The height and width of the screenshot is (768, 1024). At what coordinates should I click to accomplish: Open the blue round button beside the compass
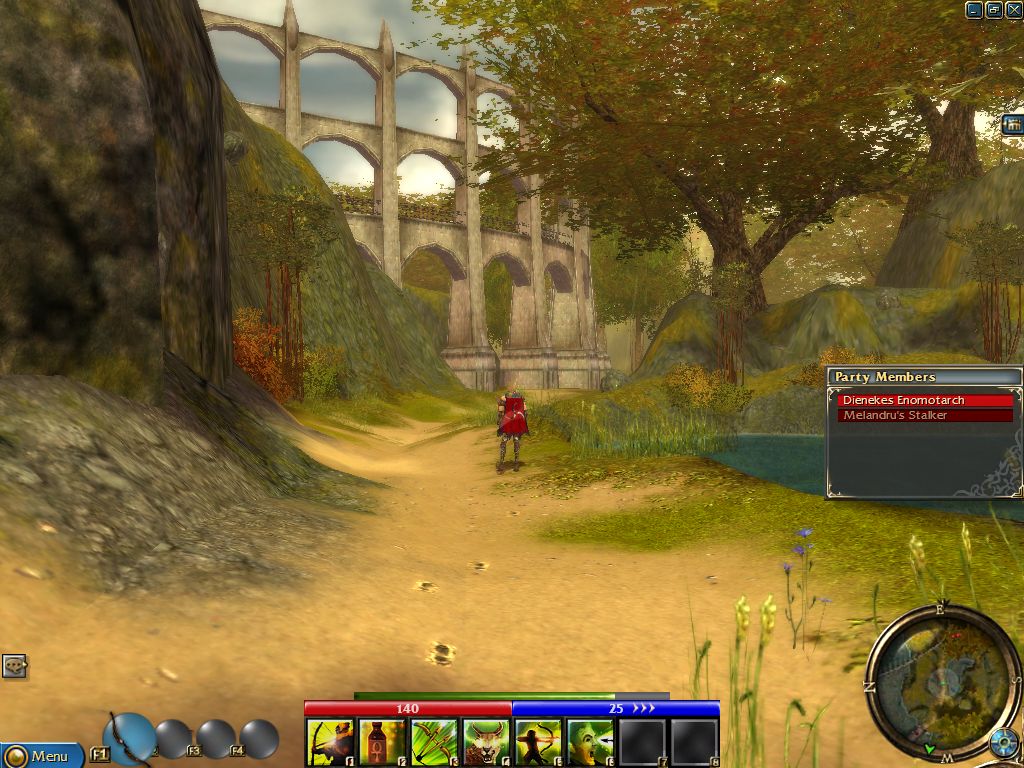(1003, 743)
